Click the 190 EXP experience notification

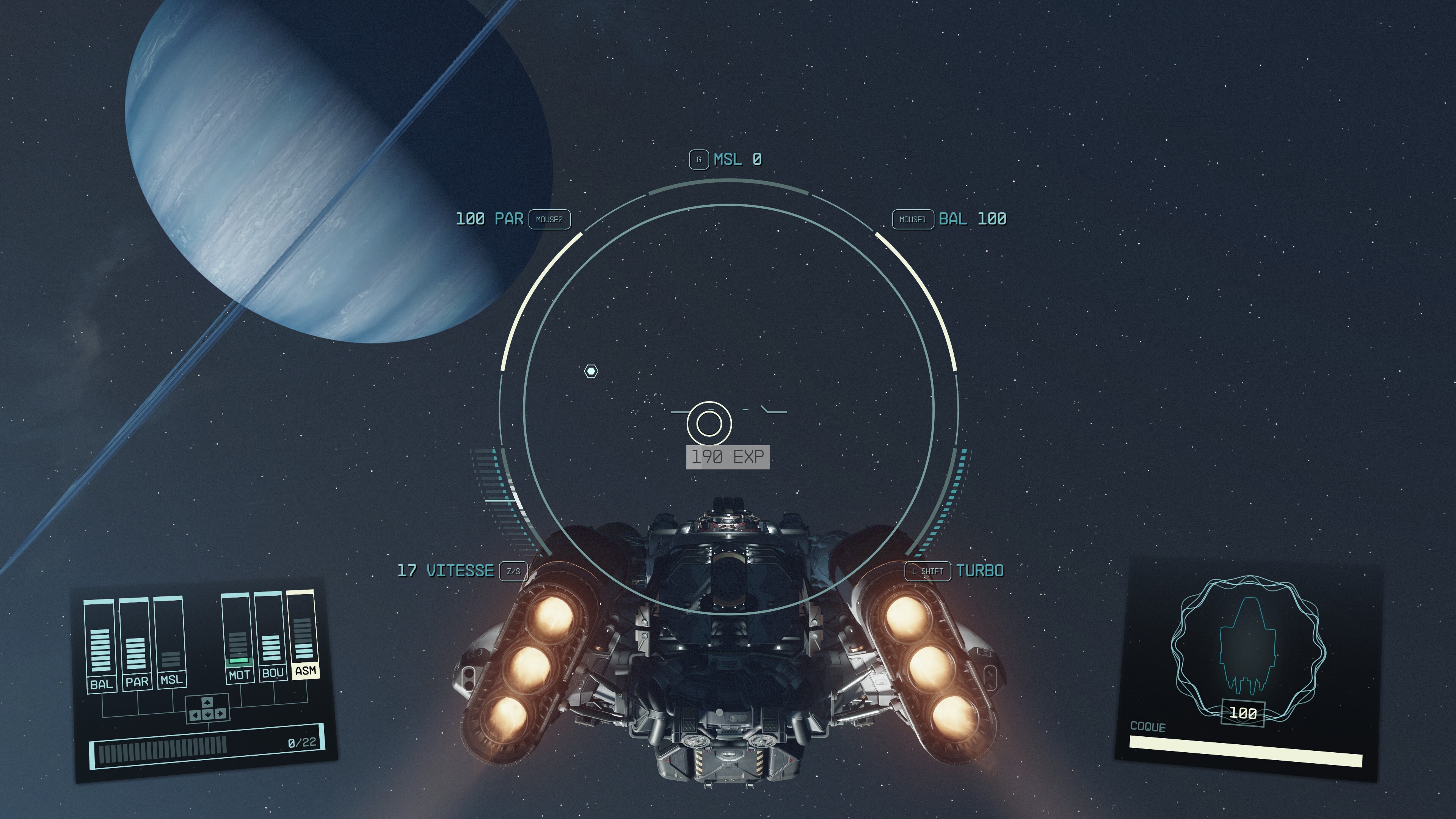pyautogui.click(x=727, y=455)
